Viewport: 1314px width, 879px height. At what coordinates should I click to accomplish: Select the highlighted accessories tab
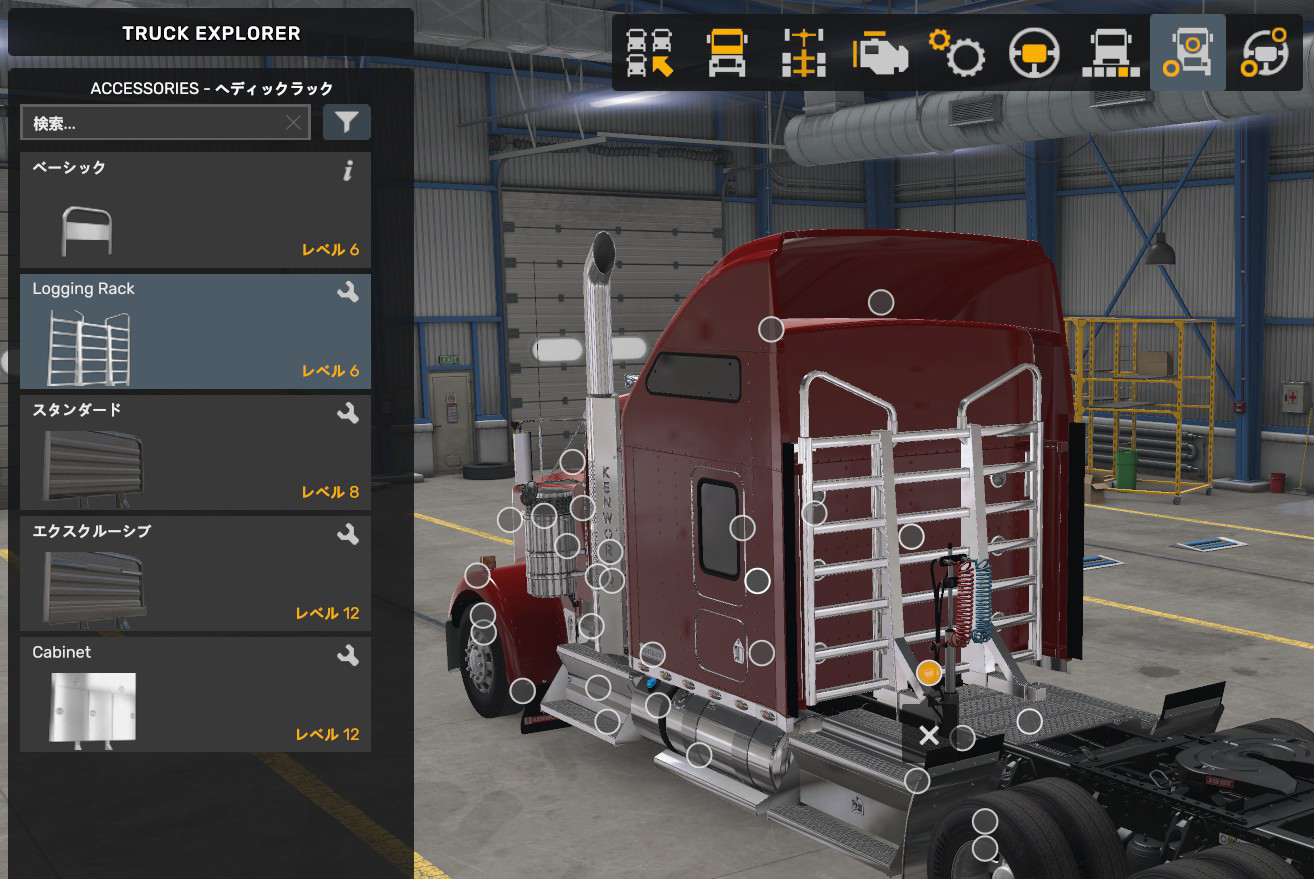pos(1188,53)
